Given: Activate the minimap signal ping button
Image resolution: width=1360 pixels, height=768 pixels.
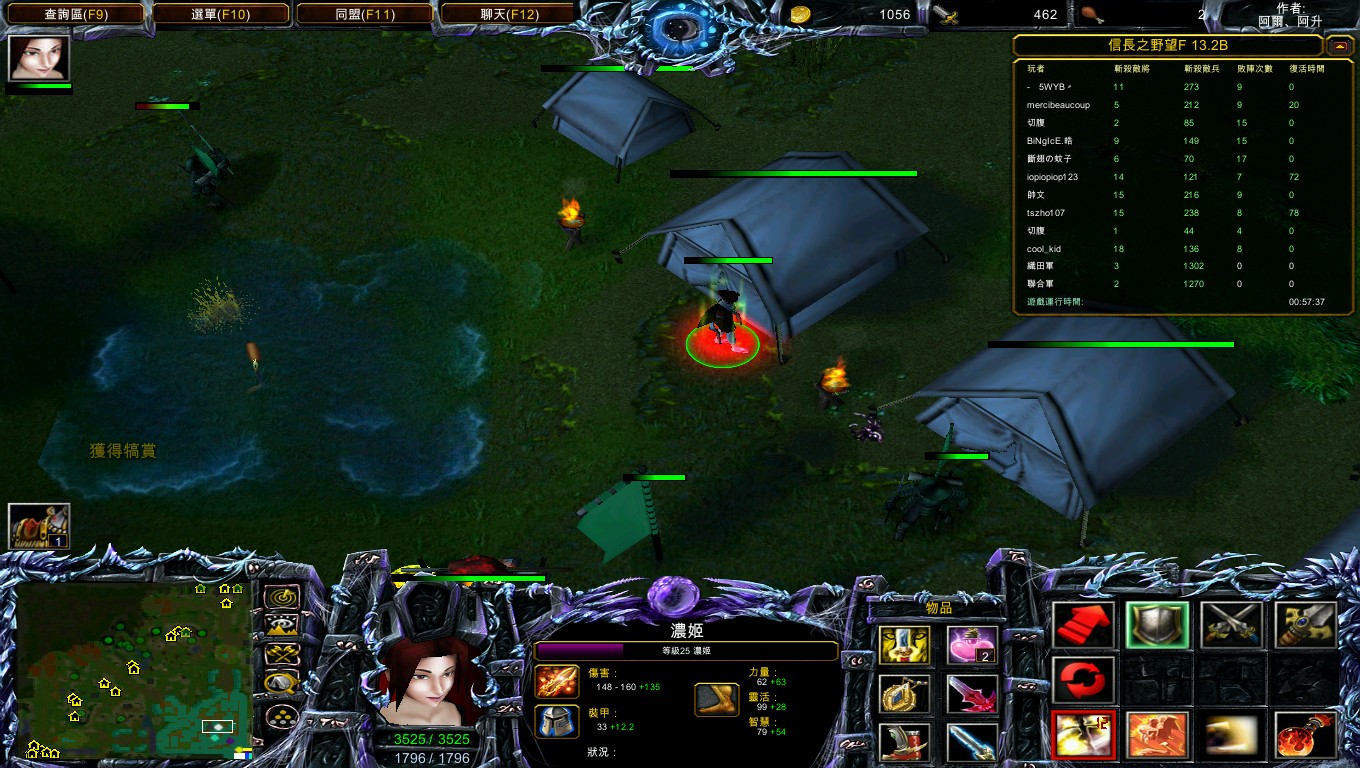Looking at the screenshot, I should coord(282,597).
